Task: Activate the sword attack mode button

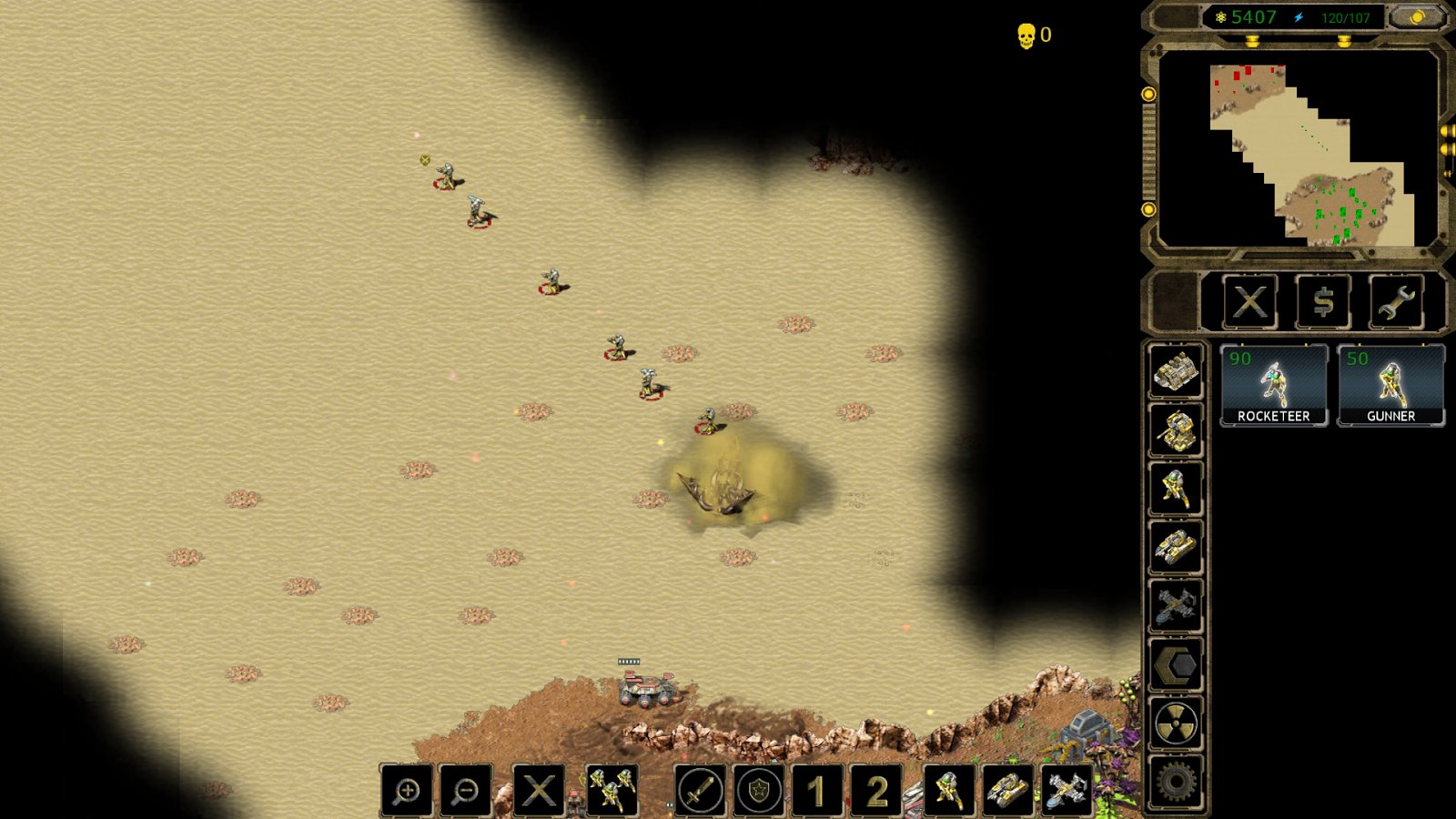Action: pyautogui.click(x=700, y=791)
